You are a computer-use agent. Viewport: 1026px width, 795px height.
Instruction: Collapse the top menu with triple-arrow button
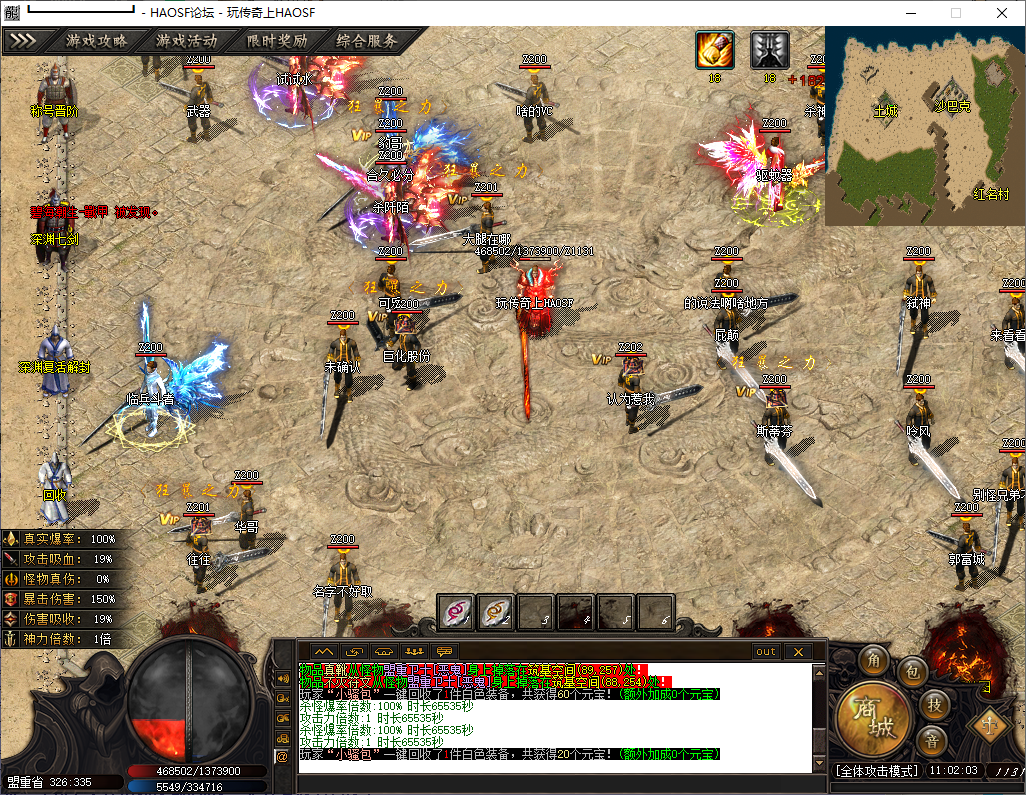[22, 41]
